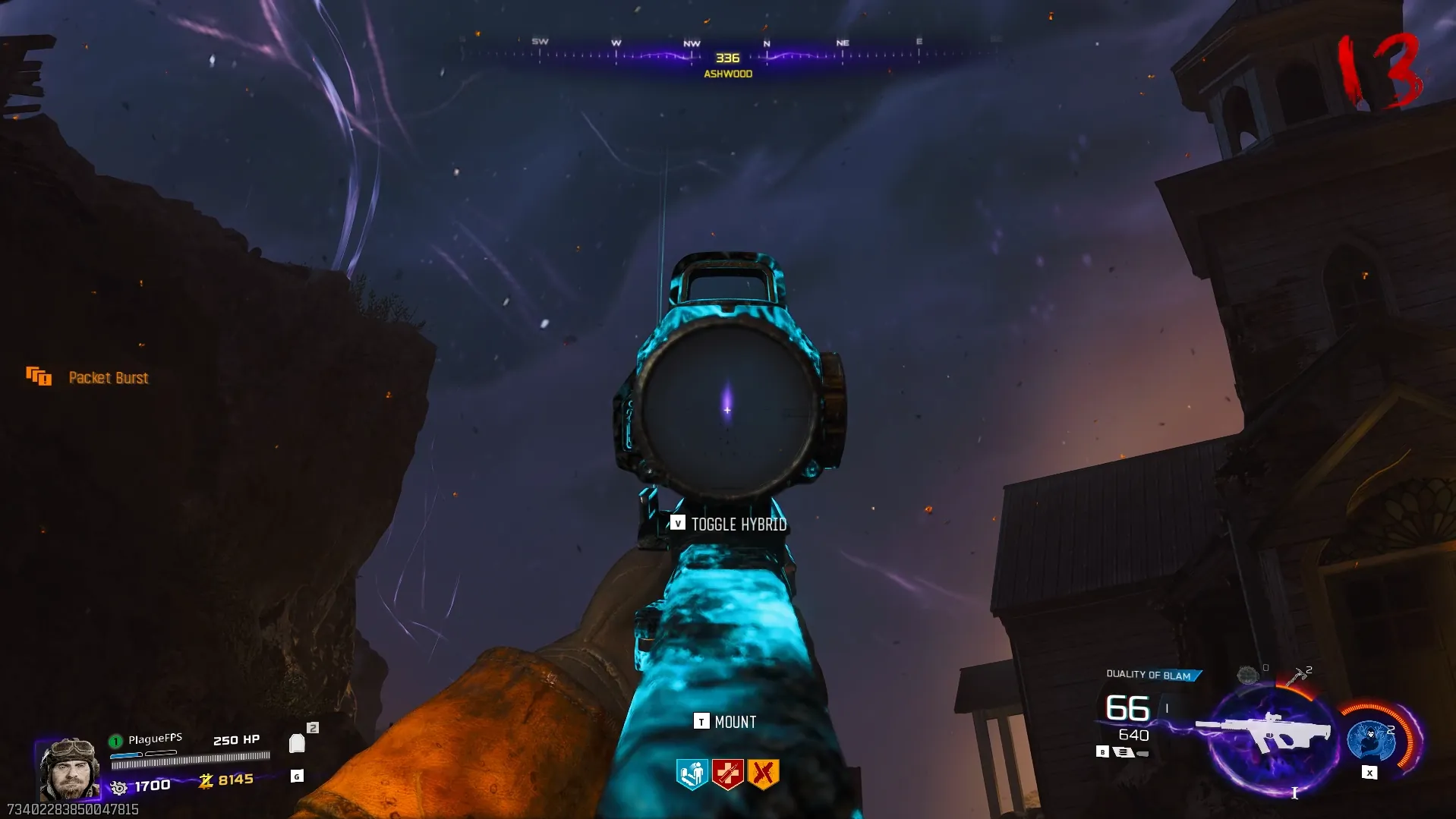The height and width of the screenshot is (819, 1456).
Task: Click the Duality of Blam weapon name
Action: [1149, 675]
